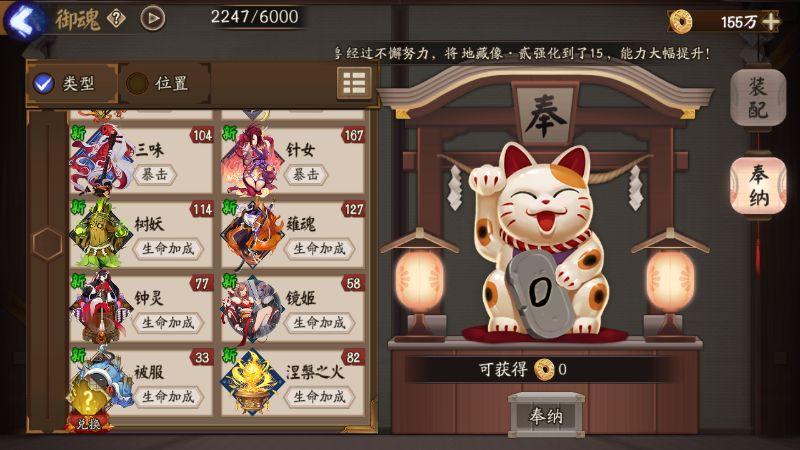Choose the 针女 soul card
Screen dimensions: 800x450
coord(293,160)
